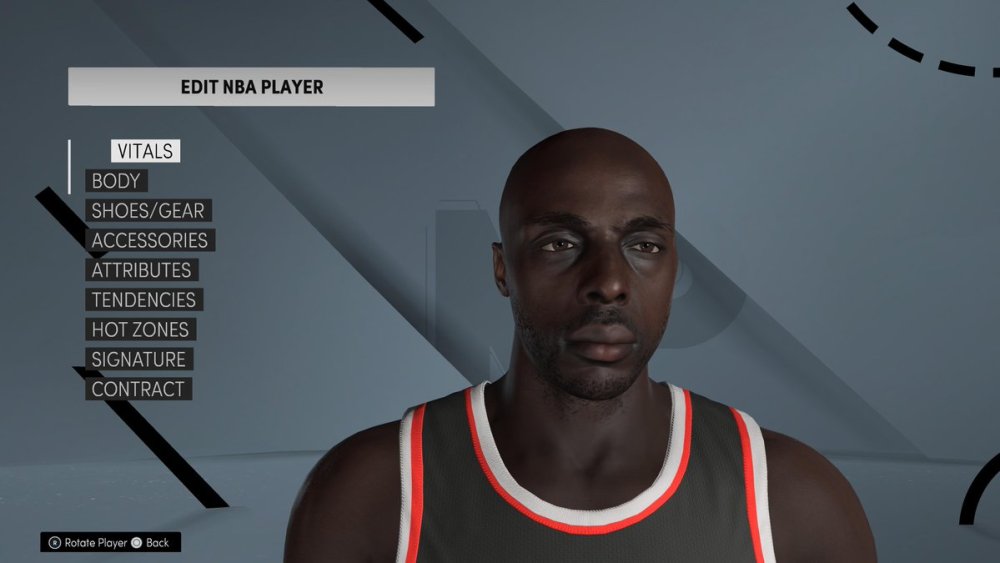Viewport: 1000px width, 563px height.
Task: Go to the Attributes section
Action: click(141, 270)
